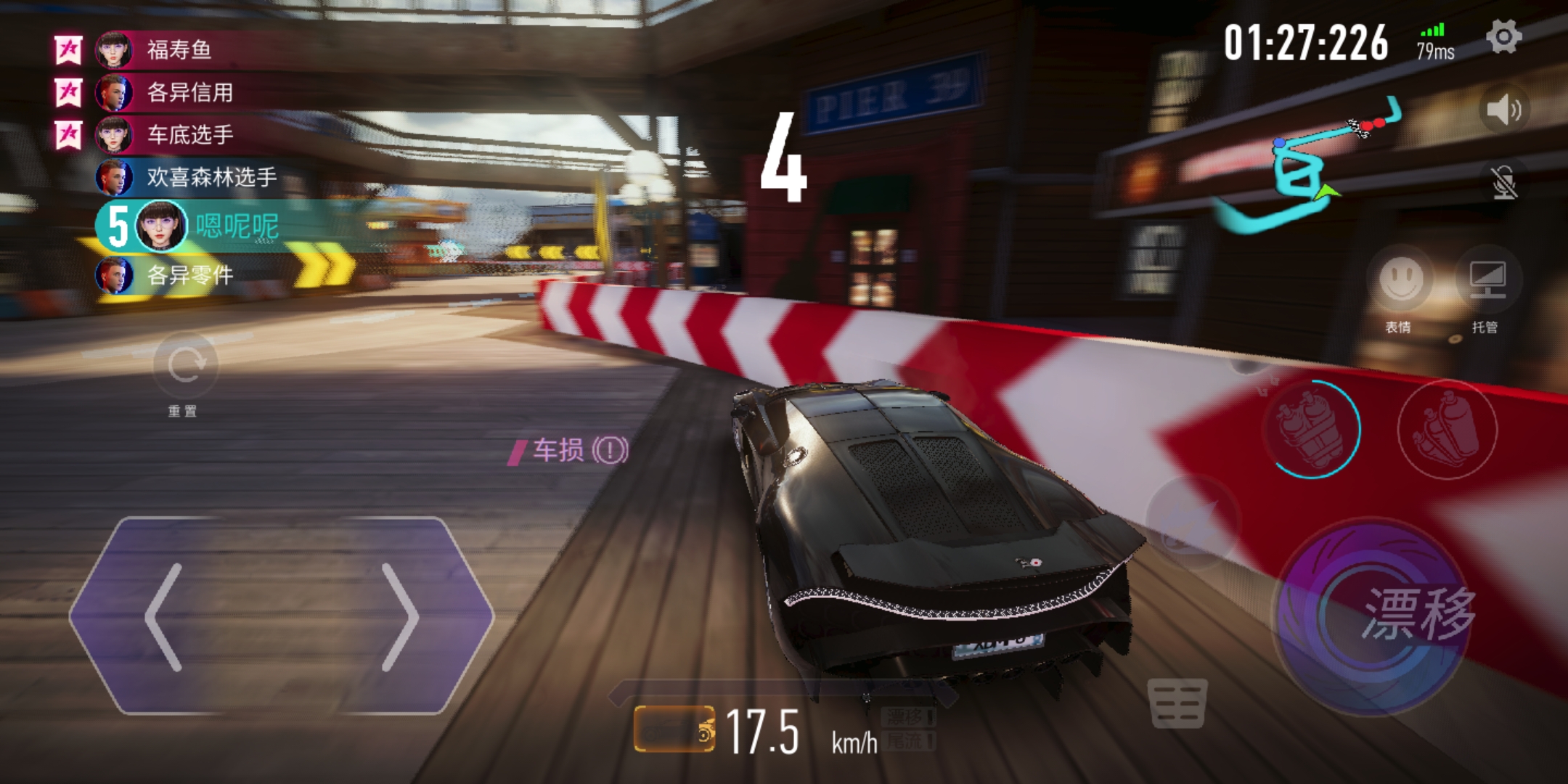Select player 各异信用 in the ranking list
Image resolution: width=1568 pixels, height=784 pixels.
(x=189, y=93)
